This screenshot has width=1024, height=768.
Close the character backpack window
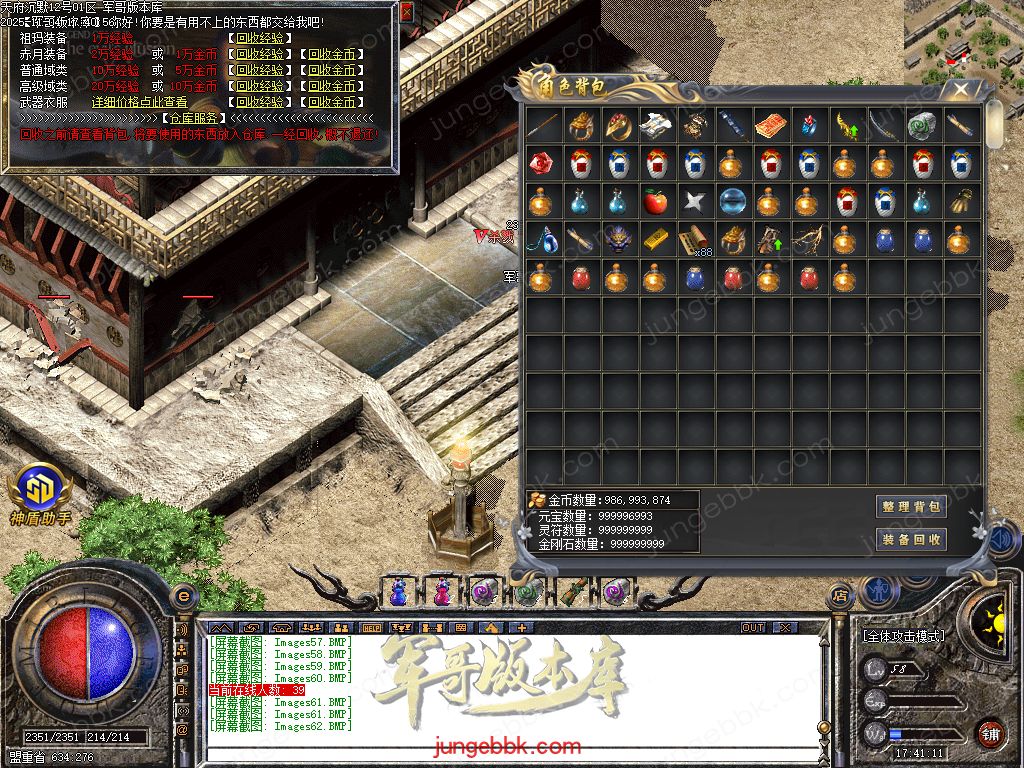(961, 89)
